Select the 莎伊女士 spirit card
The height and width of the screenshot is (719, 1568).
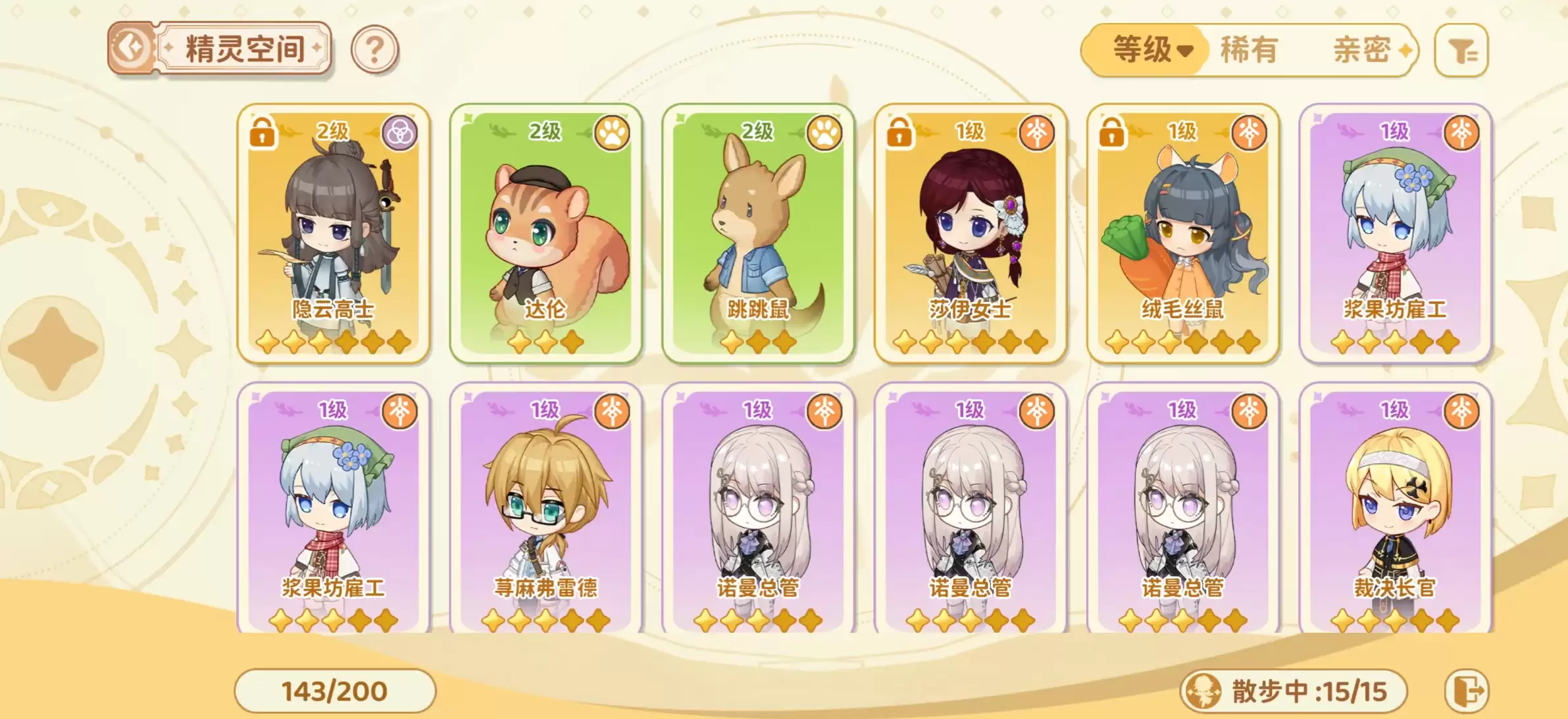971,234
